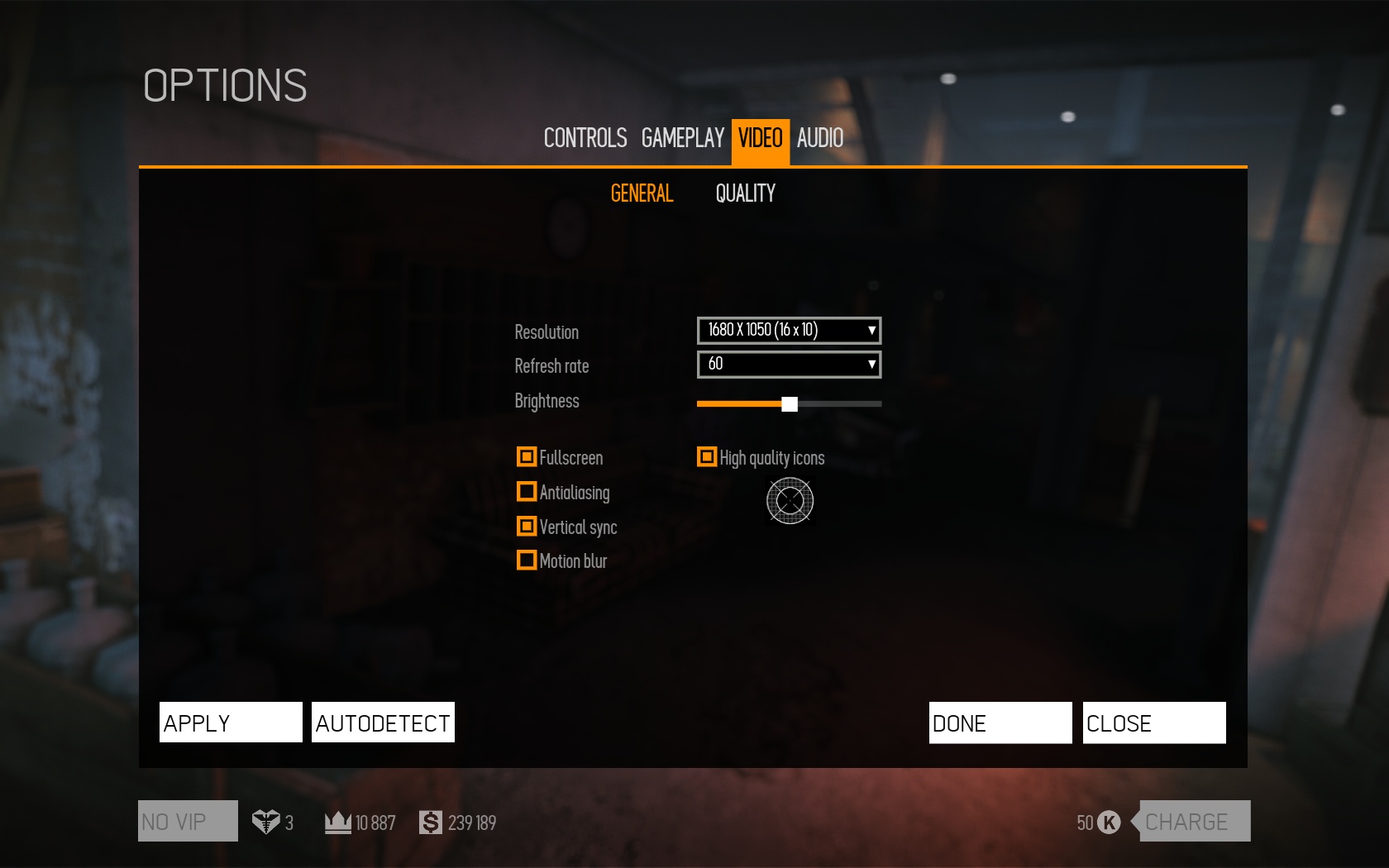Click the Brightness slider handle
Viewport: 1389px width, 868px height.
click(x=790, y=404)
